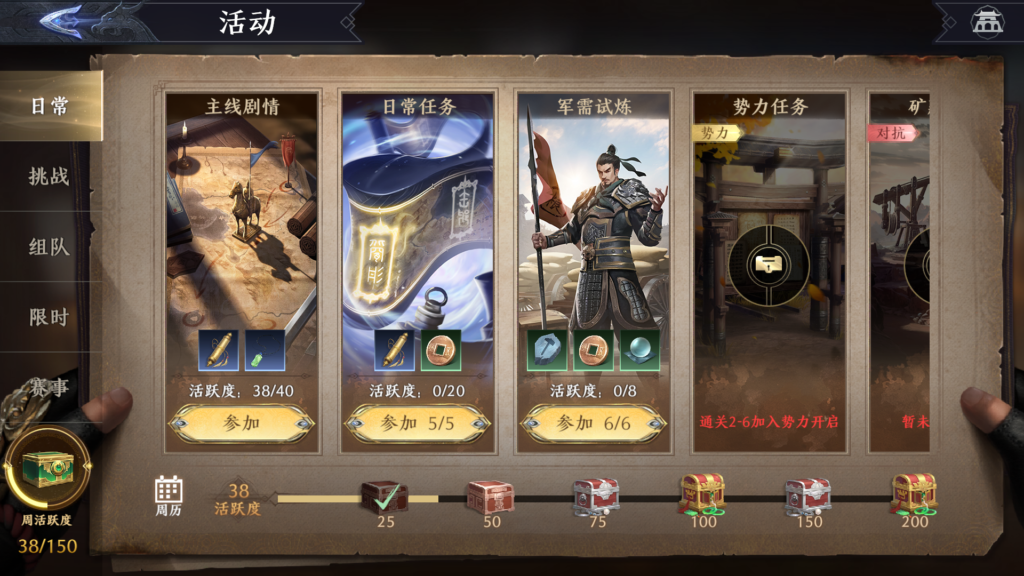Open the locked 势力任务 card

(769, 266)
